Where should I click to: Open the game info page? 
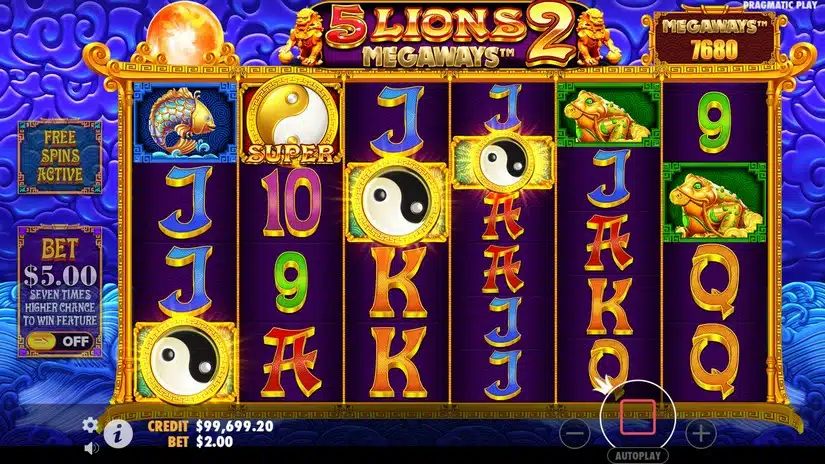pos(118,433)
